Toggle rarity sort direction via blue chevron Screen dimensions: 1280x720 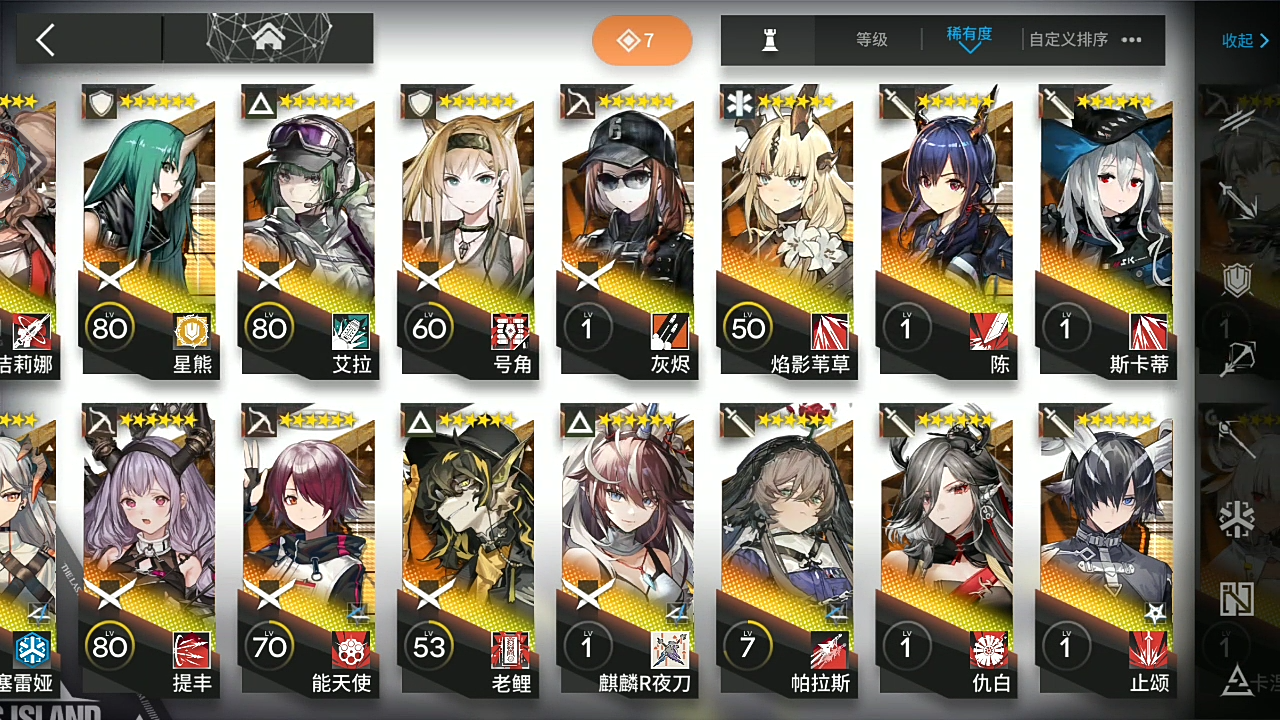pyautogui.click(x=968, y=48)
